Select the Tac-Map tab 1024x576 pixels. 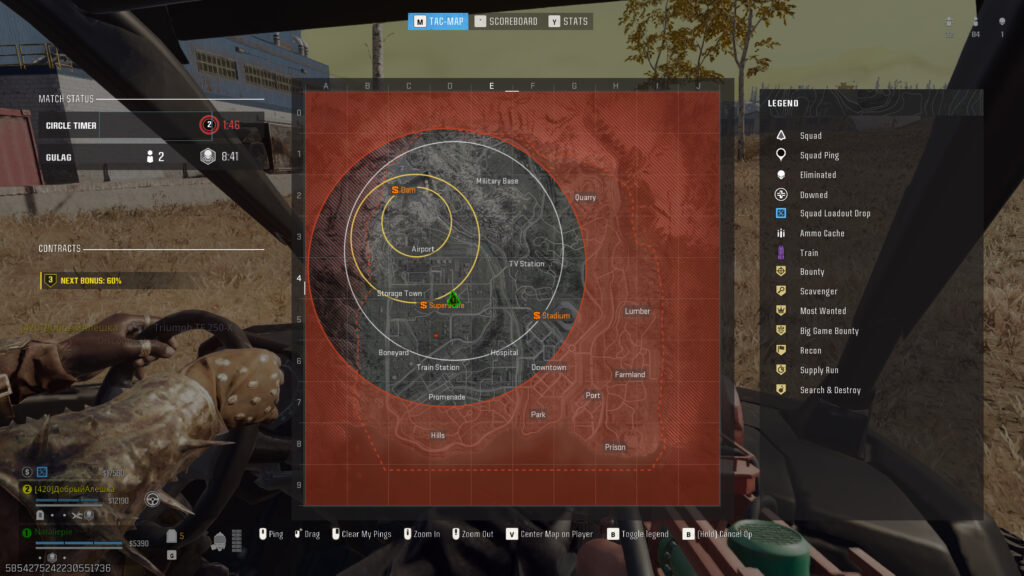coord(438,21)
